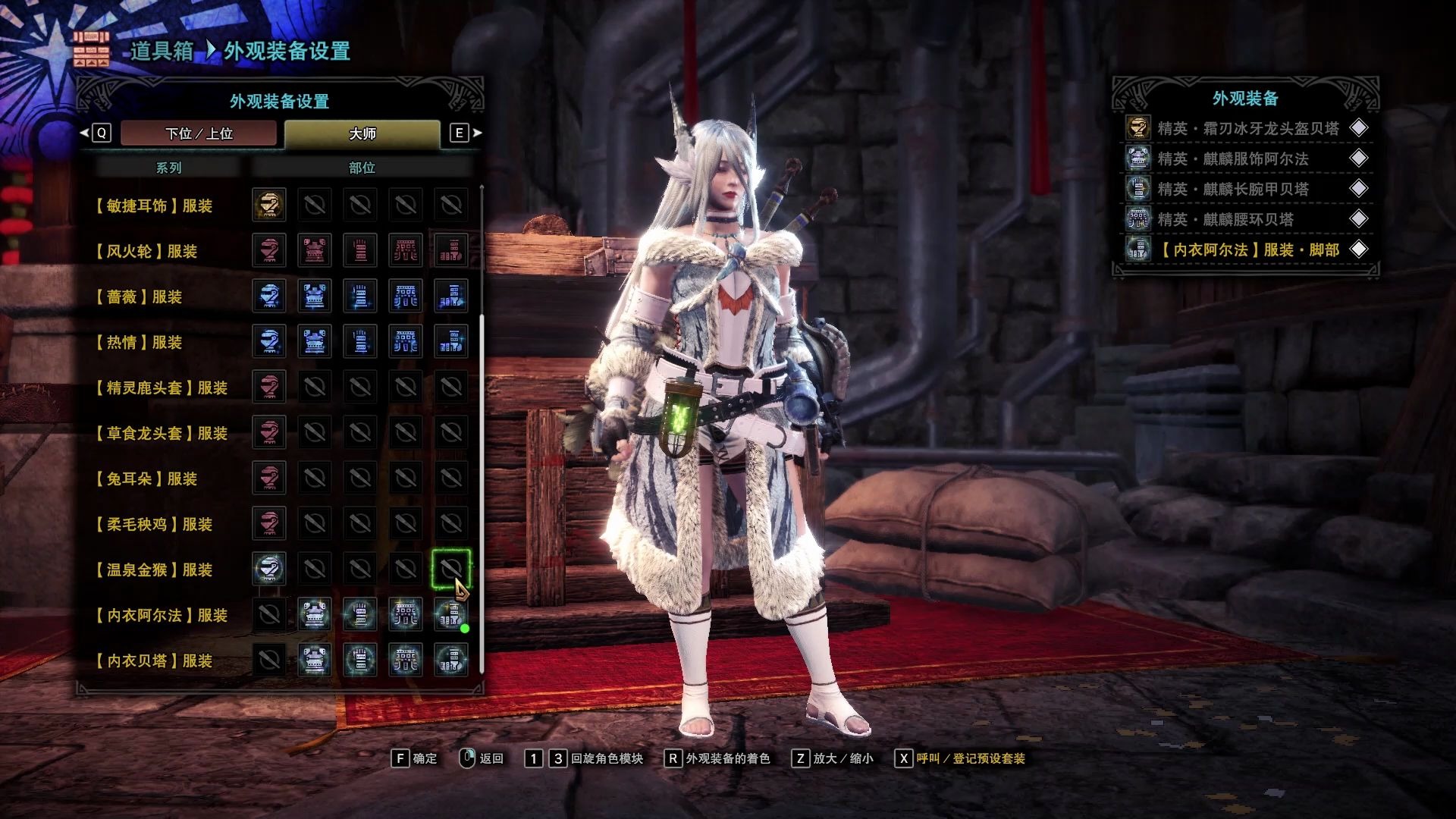Select the 精英·麒麟腰环贝塔 equipped row
Screen dimensions: 1456x819
click(x=1246, y=219)
